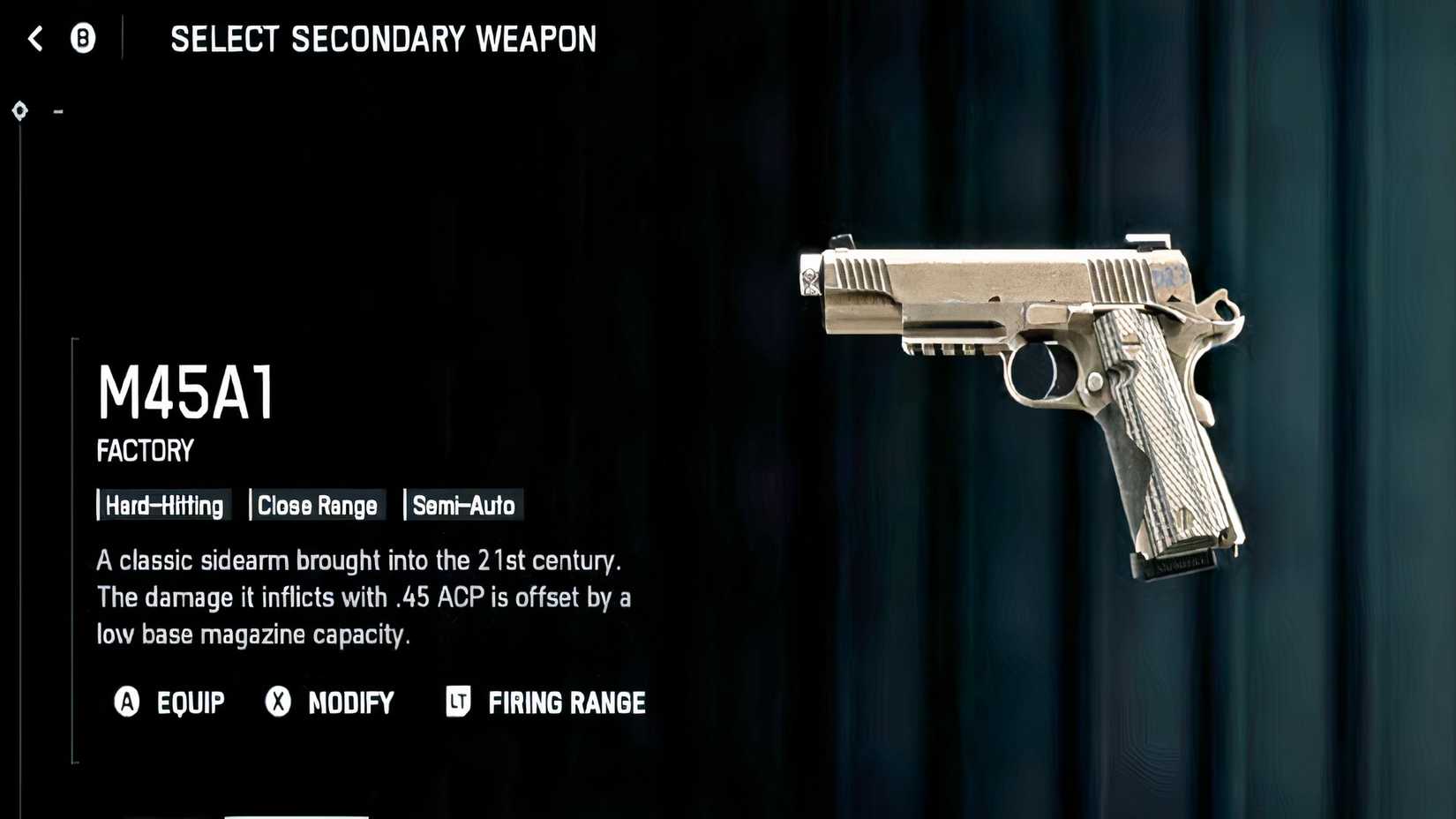
Task: Select the Hard-Hitting attribute tag
Action: 163,506
